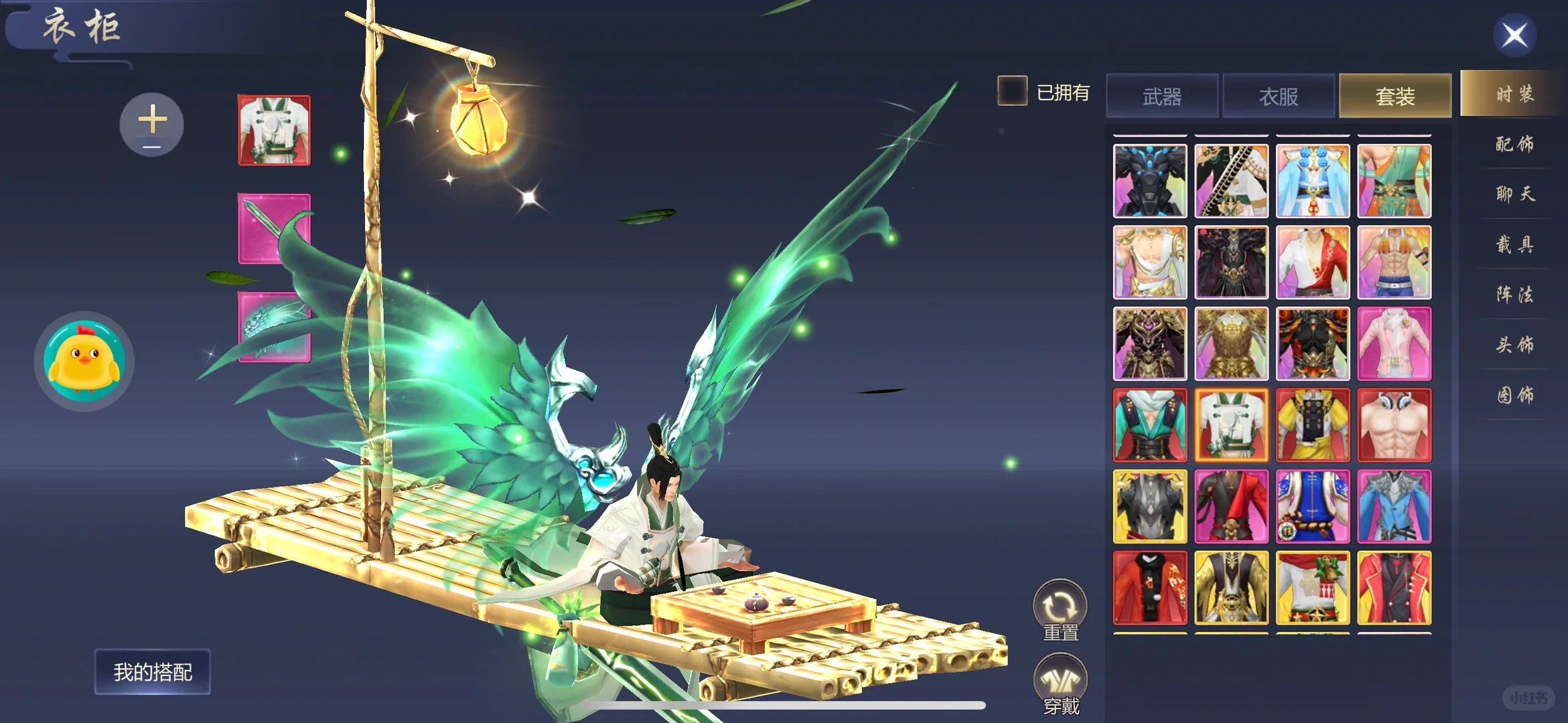Select the 套装 outfit set tab
The height and width of the screenshot is (723, 1568).
click(1395, 96)
